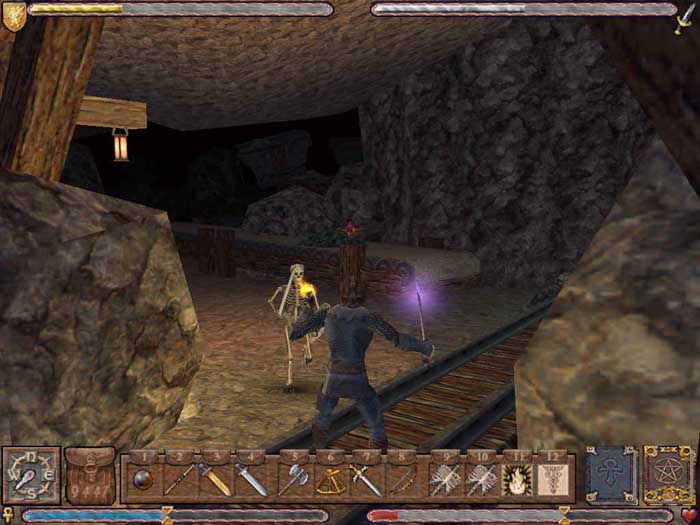
Task: Equip the bow in slot 8
Action: click(x=401, y=479)
